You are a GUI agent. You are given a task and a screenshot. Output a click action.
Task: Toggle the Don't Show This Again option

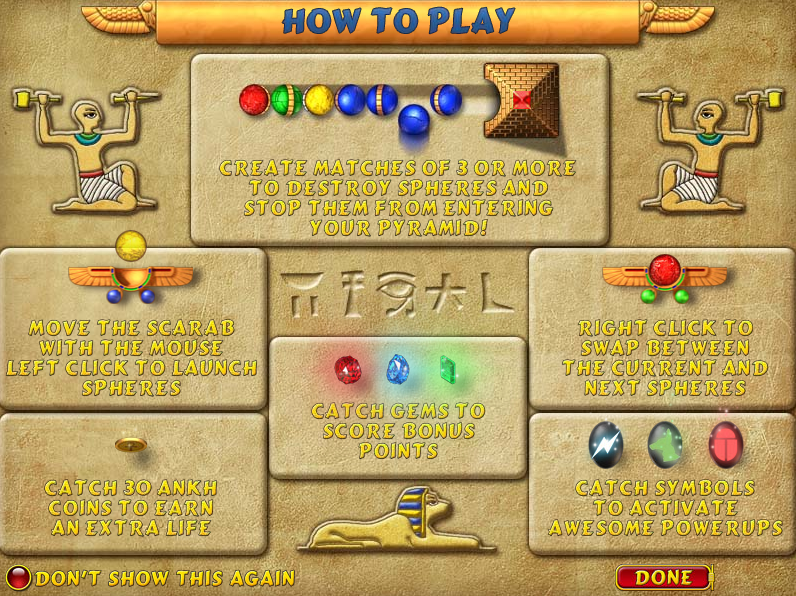tap(19, 578)
